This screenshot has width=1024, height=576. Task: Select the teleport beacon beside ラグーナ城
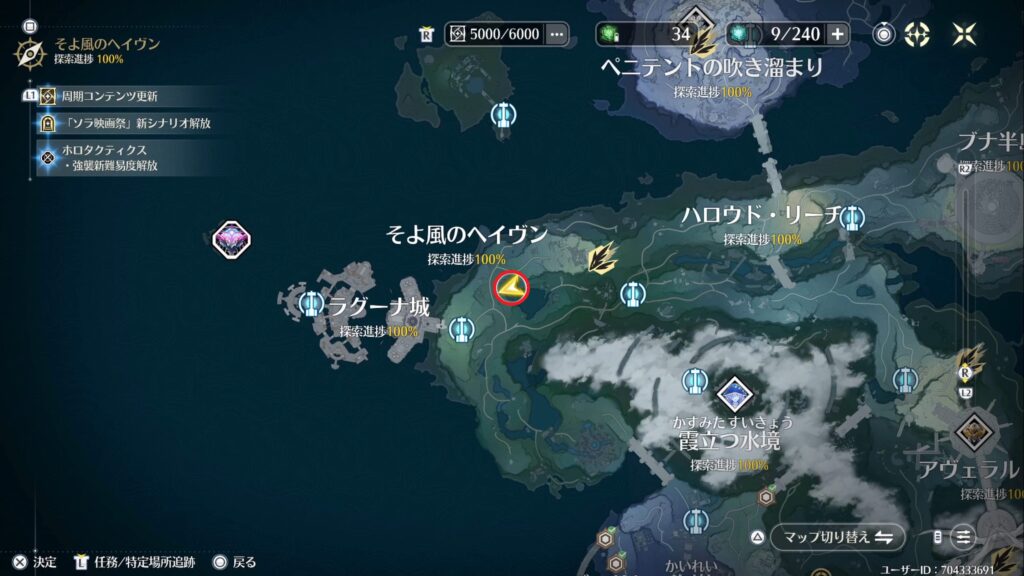coord(309,301)
